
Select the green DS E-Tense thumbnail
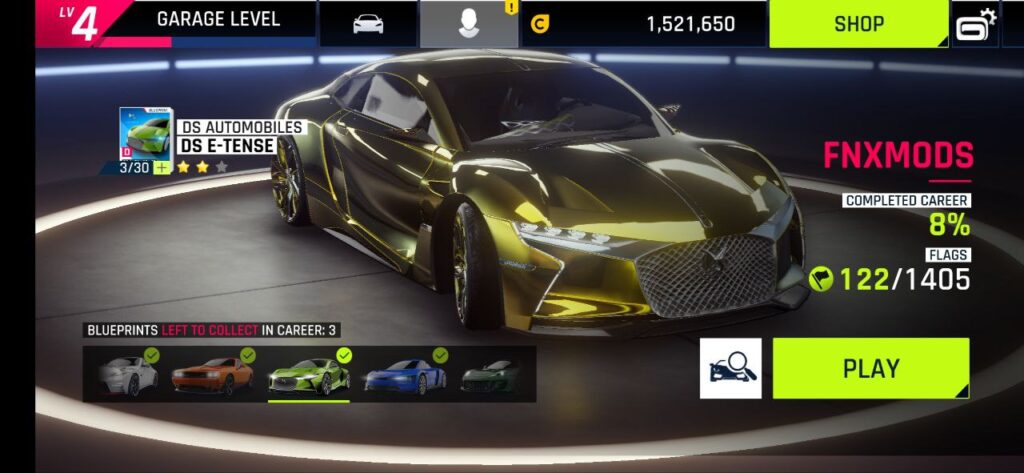(x=308, y=375)
